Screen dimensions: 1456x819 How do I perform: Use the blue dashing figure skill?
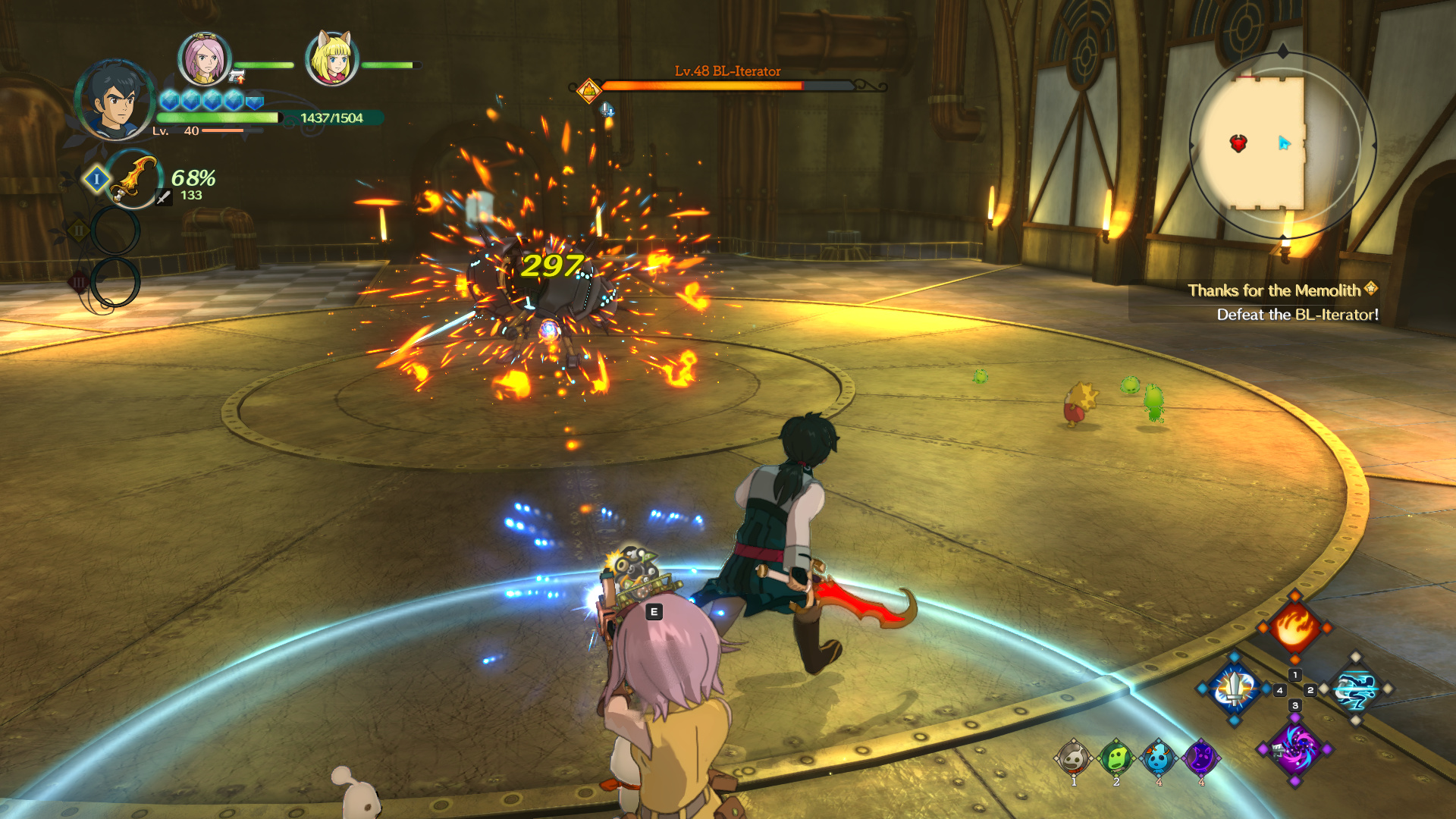[x=1355, y=689]
